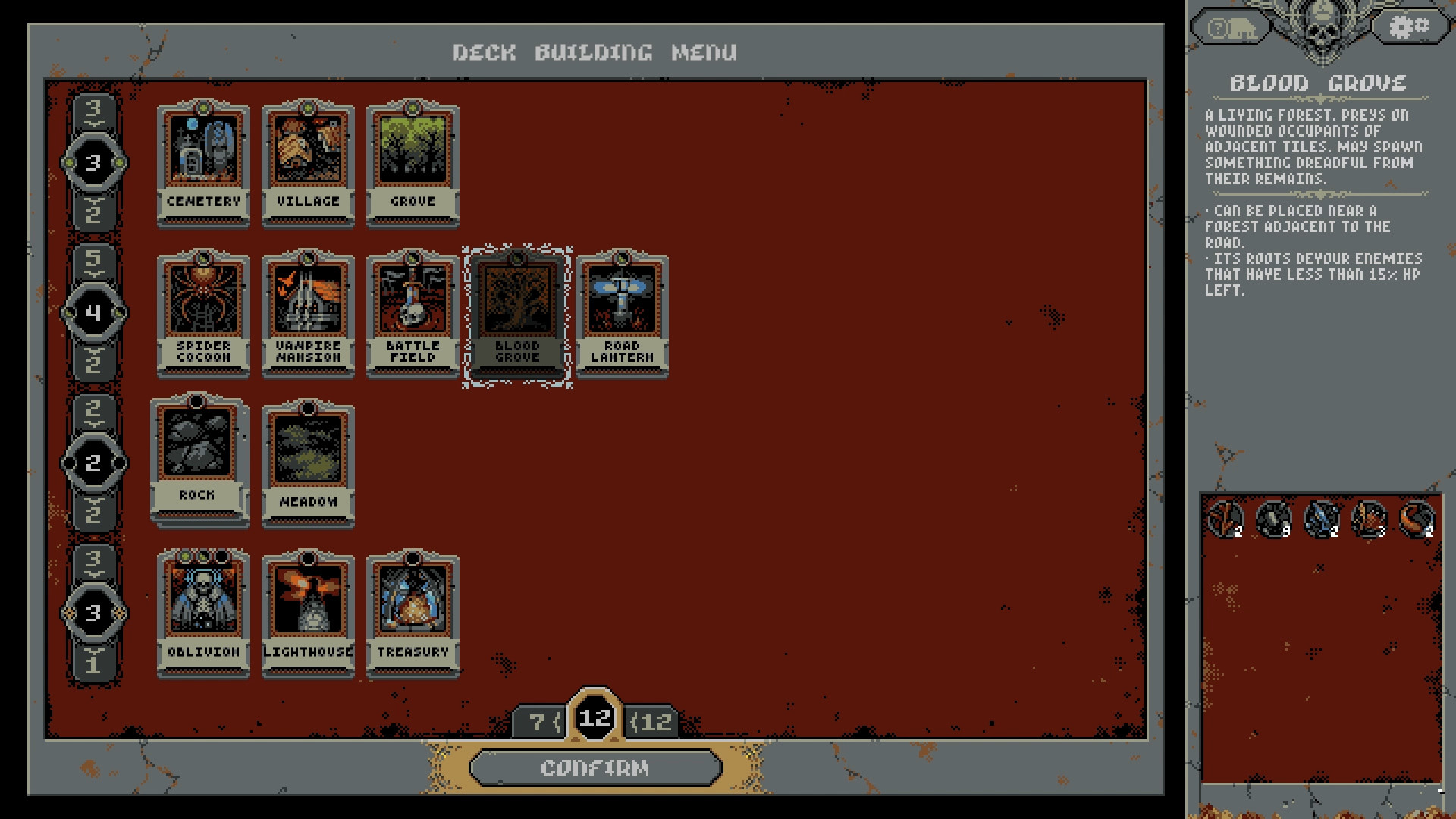Toggle the dot atop the Grove card
The width and height of the screenshot is (1456, 819).
413,108
